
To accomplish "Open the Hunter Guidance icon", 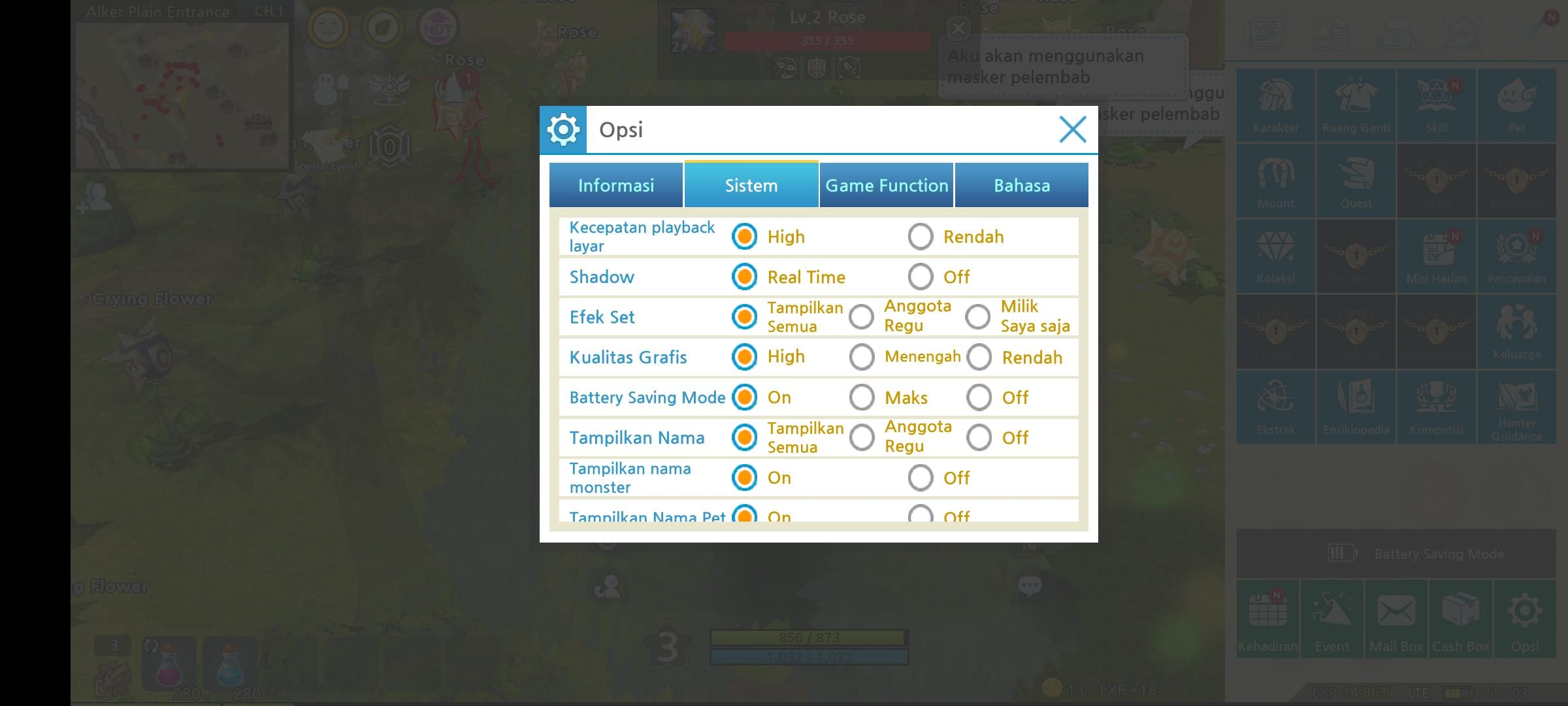I will 1517,407.
